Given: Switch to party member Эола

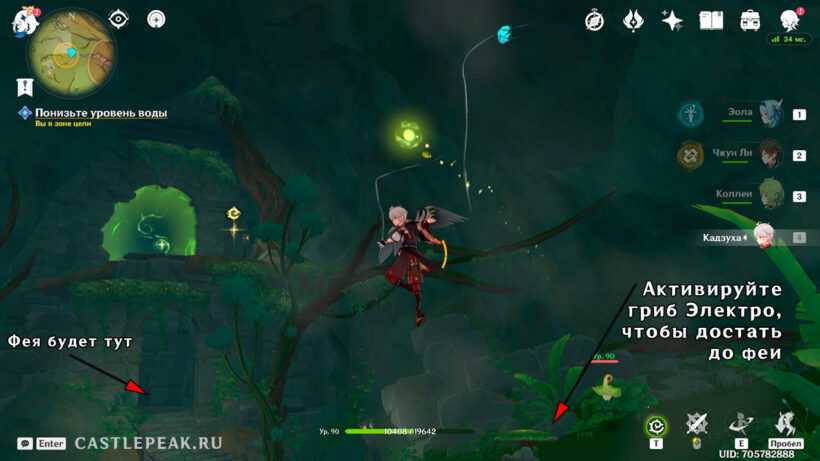Looking at the screenshot, I should [770, 114].
